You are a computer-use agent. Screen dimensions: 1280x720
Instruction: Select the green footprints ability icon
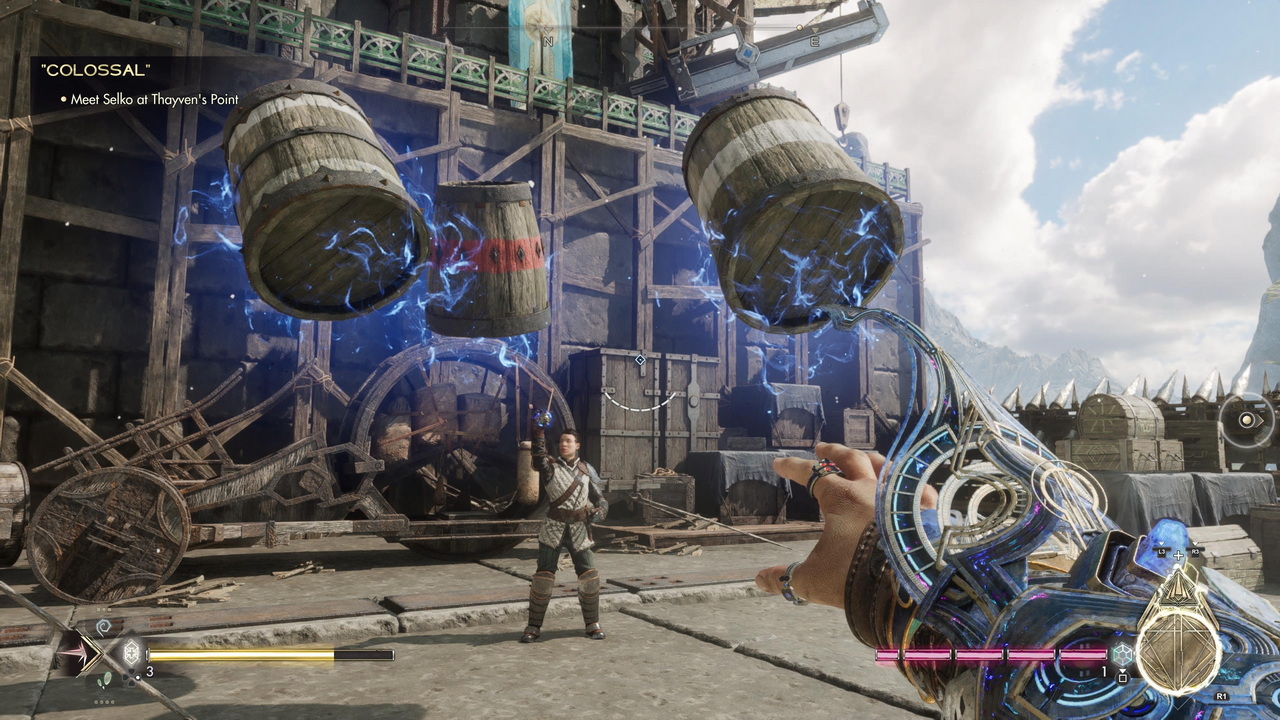pyautogui.click(x=103, y=681)
